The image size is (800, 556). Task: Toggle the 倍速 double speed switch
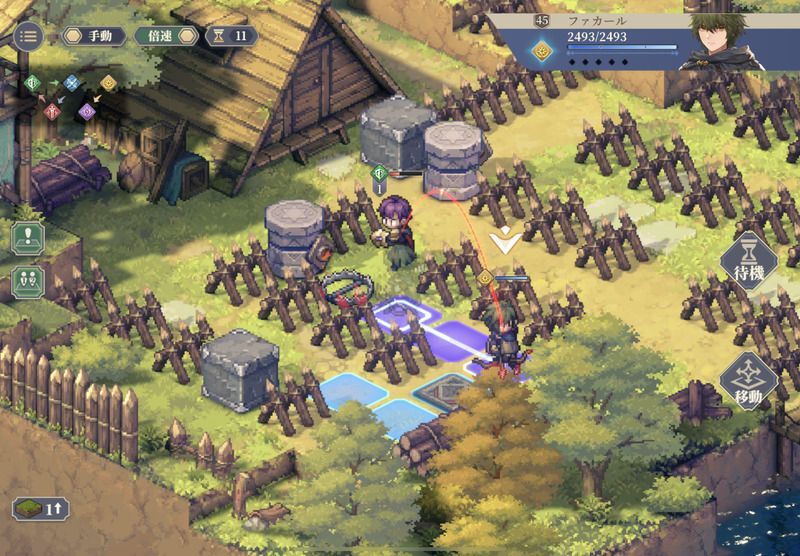[167, 36]
